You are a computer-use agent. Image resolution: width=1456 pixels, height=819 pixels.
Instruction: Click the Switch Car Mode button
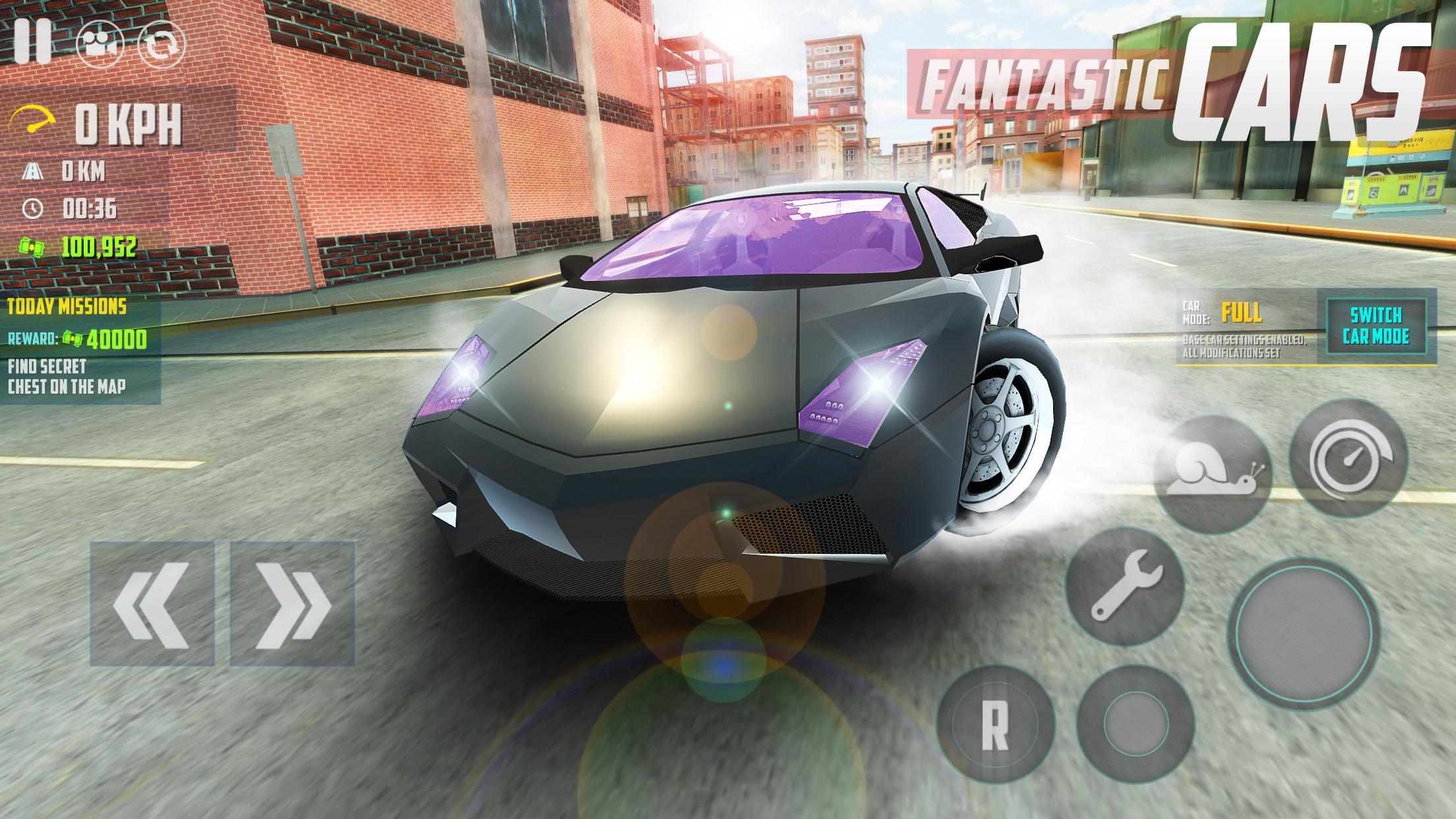tap(1376, 327)
